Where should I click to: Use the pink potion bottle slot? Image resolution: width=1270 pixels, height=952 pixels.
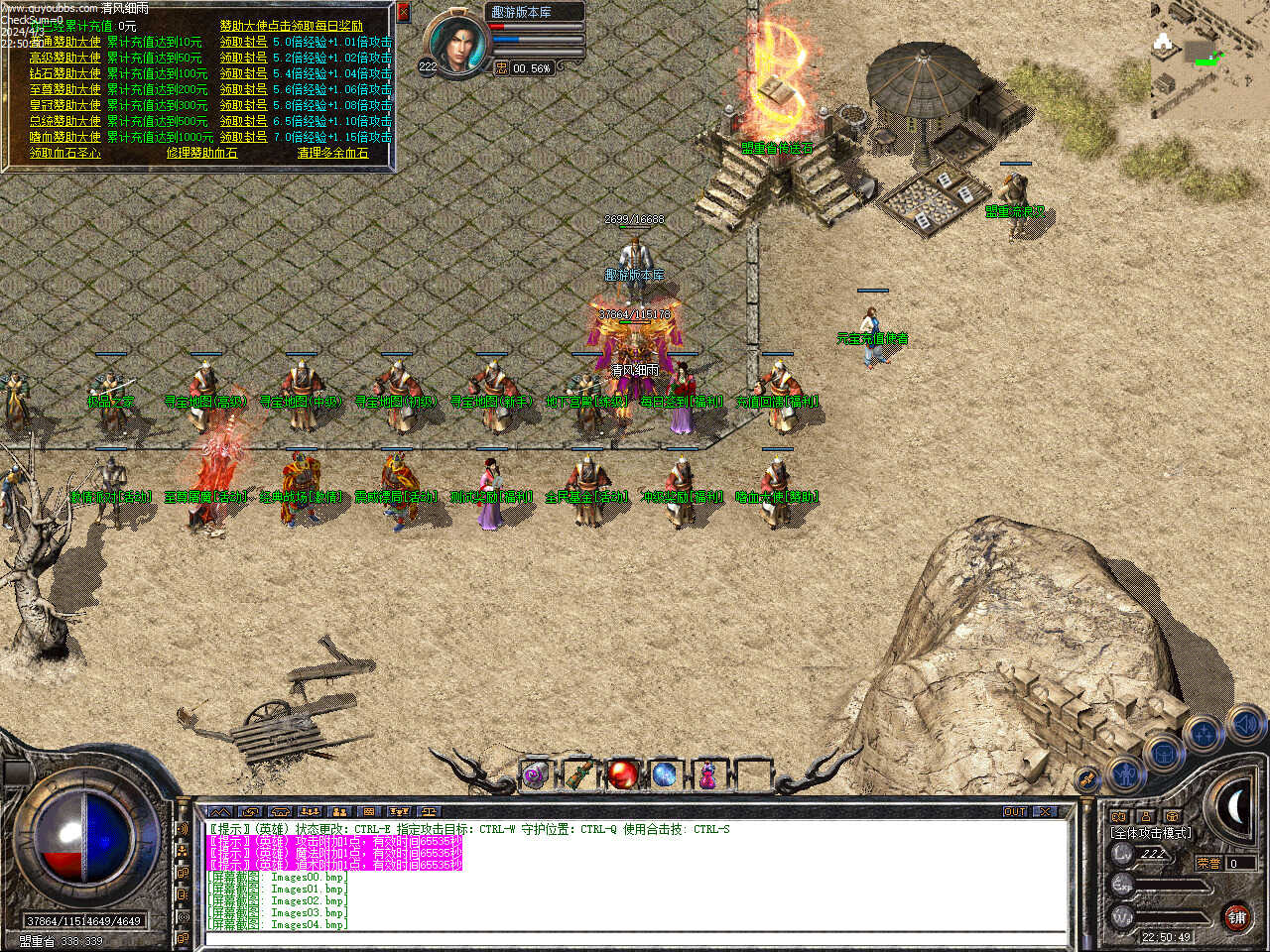coord(707,774)
